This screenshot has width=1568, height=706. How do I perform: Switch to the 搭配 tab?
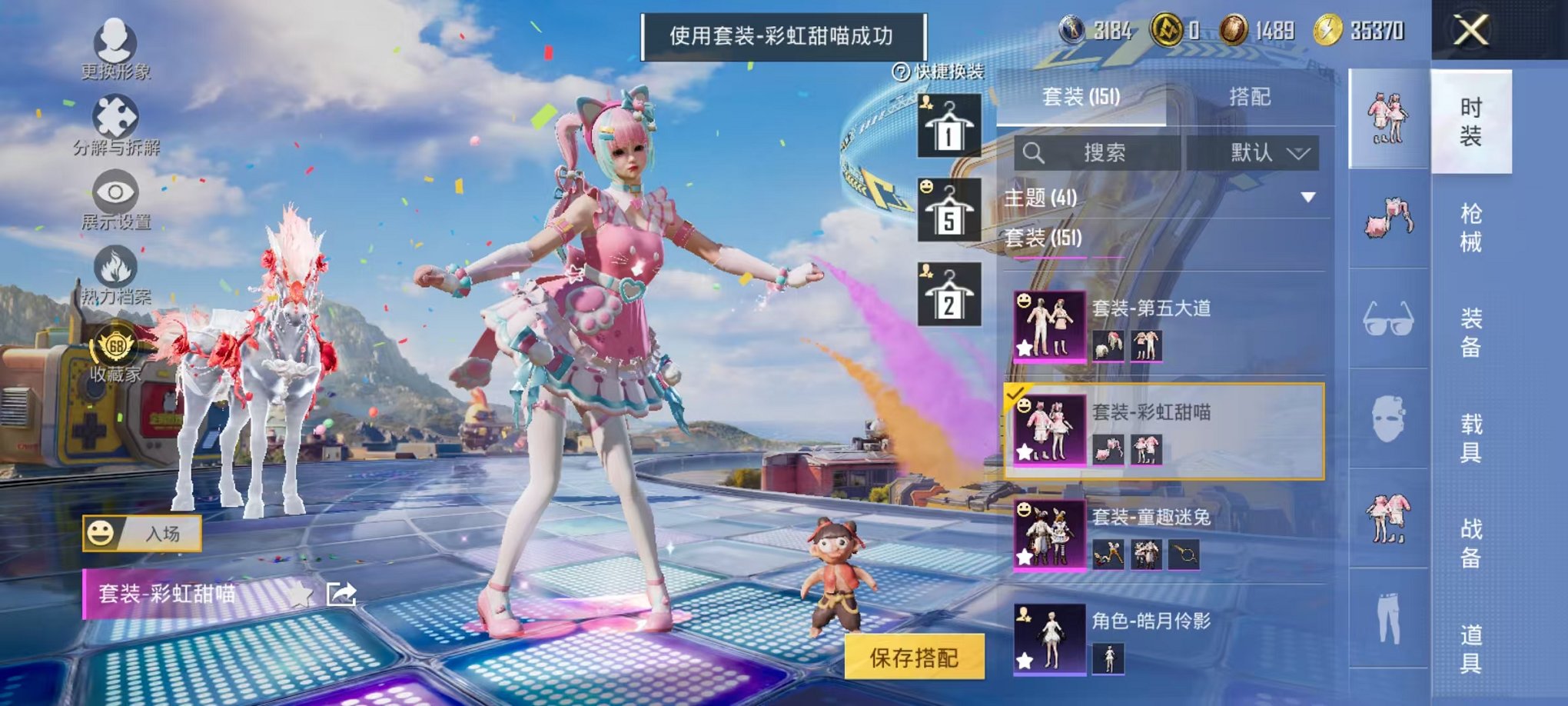pyautogui.click(x=1251, y=97)
